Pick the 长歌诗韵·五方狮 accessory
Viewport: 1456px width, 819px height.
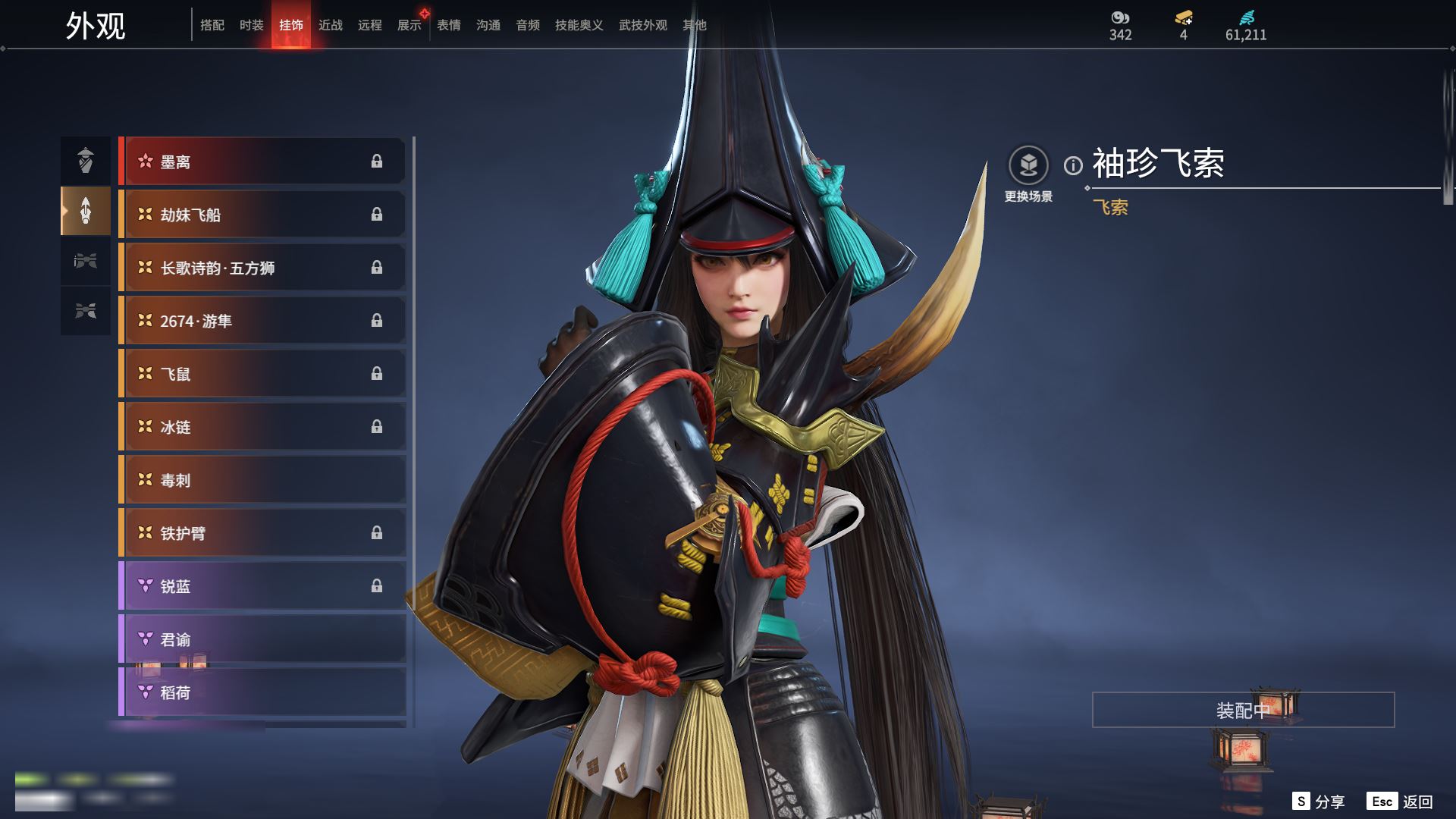tap(262, 268)
